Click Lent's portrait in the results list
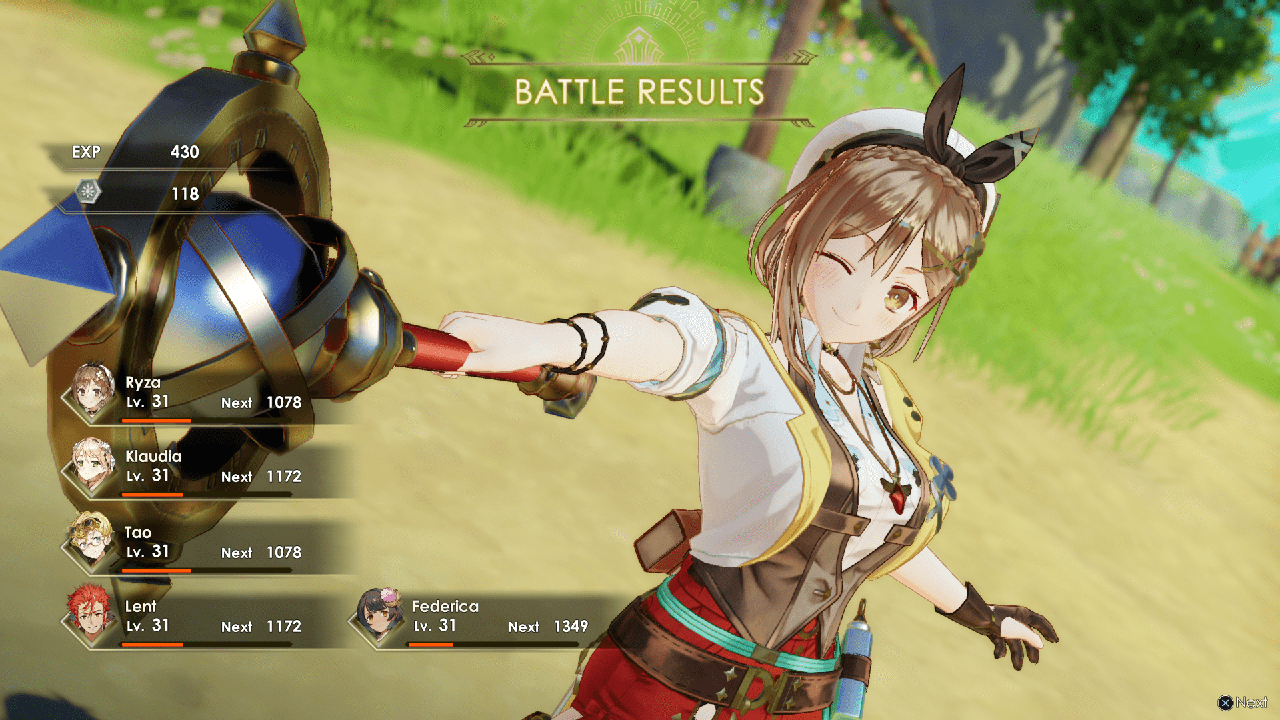The height and width of the screenshot is (720, 1280). [88, 616]
